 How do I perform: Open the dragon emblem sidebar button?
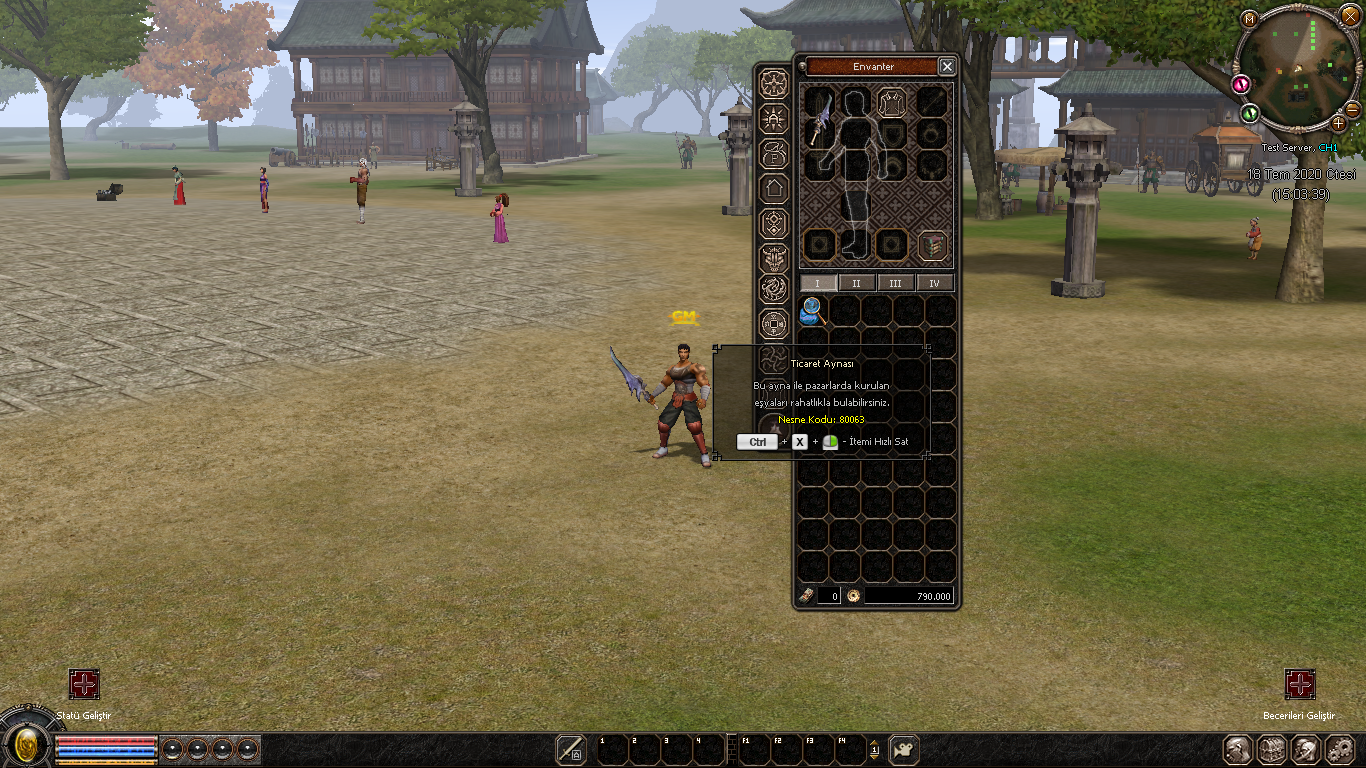point(773,290)
